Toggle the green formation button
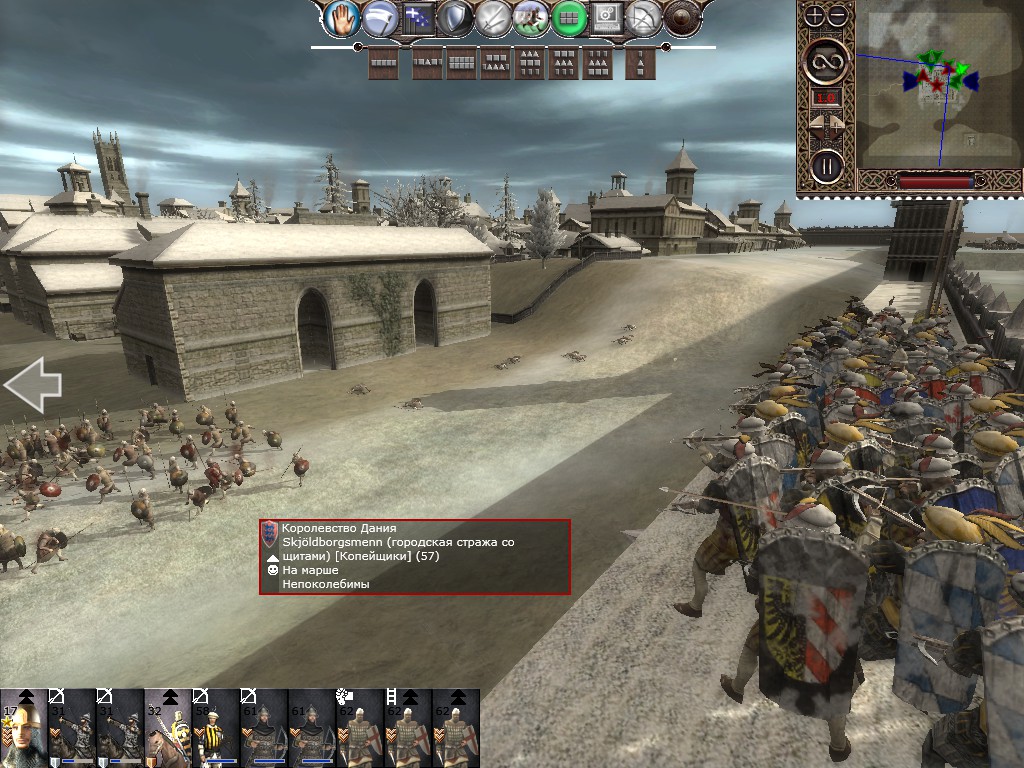Screen dimensions: 1024x768 pos(568,17)
